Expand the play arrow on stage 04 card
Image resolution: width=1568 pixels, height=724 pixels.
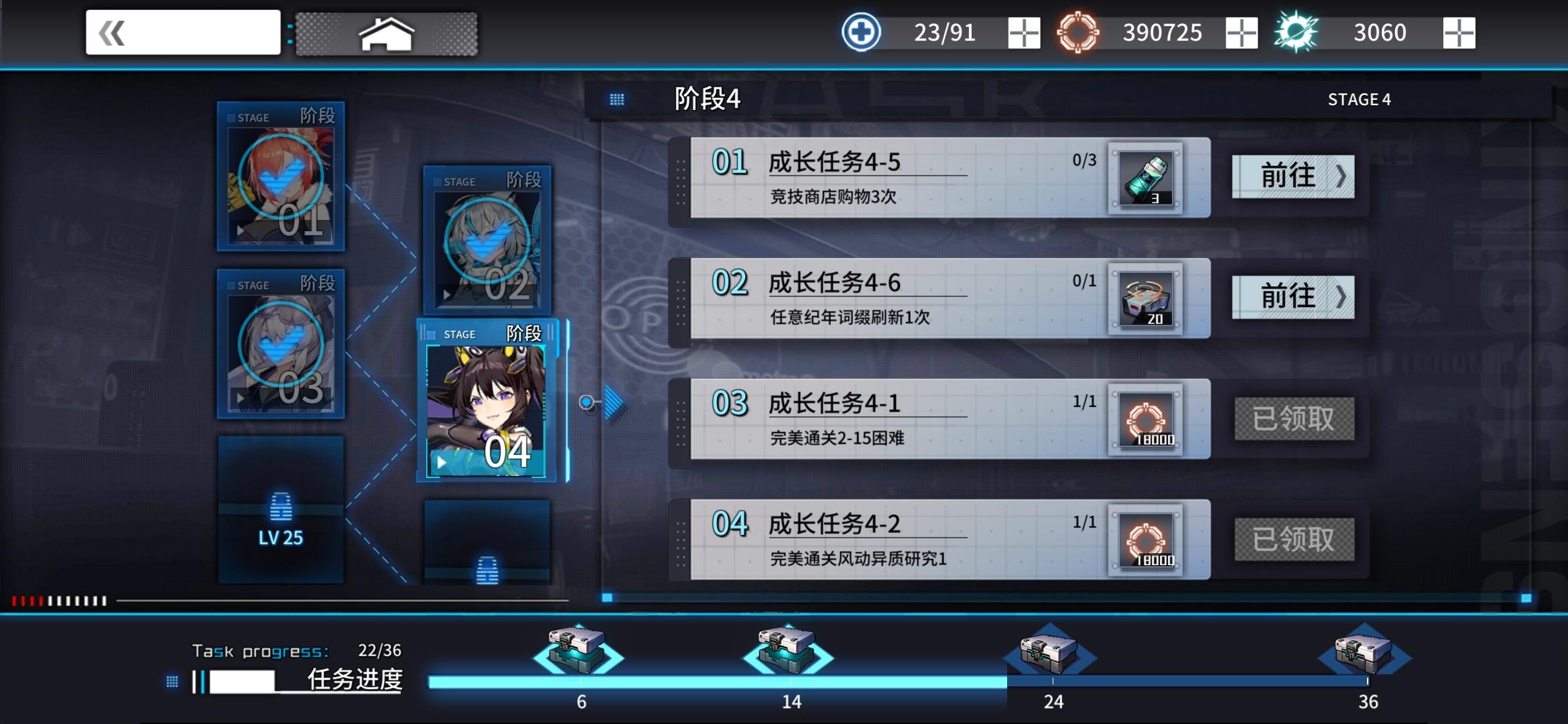442,461
